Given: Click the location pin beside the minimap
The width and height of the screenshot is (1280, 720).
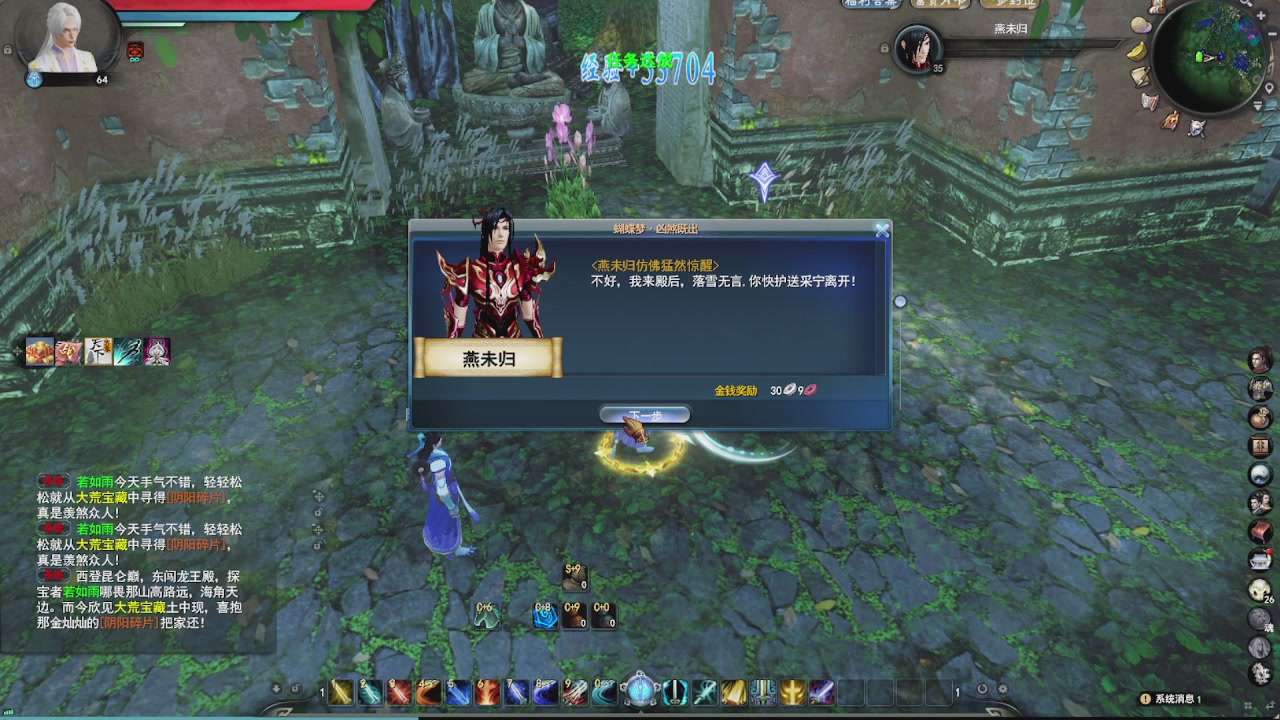Looking at the screenshot, I should click(1269, 88).
